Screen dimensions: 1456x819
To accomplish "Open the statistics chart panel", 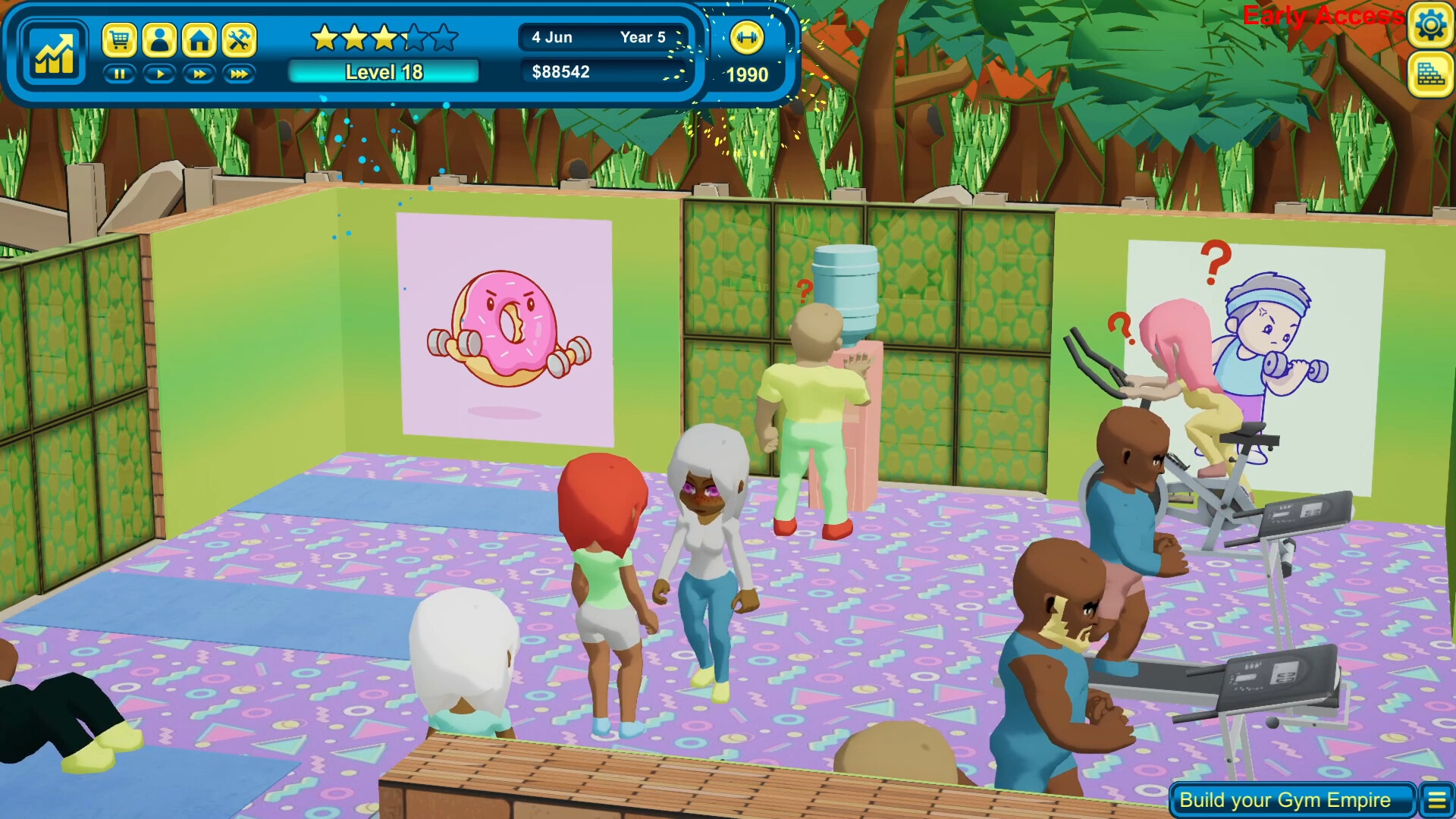I will (x=53, y=52).
